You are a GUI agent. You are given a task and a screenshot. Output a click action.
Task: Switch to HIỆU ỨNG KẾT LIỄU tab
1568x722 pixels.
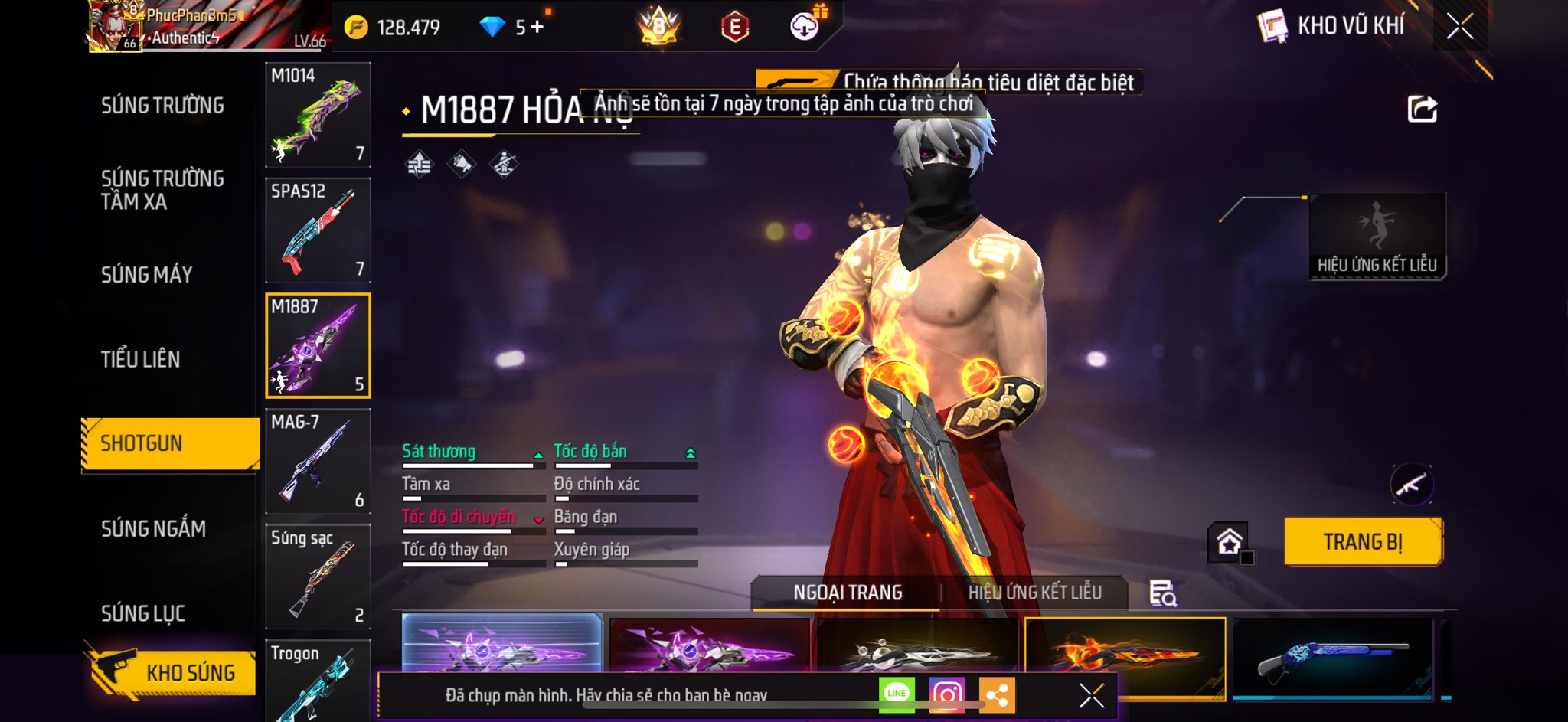(x=1034, y=593)
